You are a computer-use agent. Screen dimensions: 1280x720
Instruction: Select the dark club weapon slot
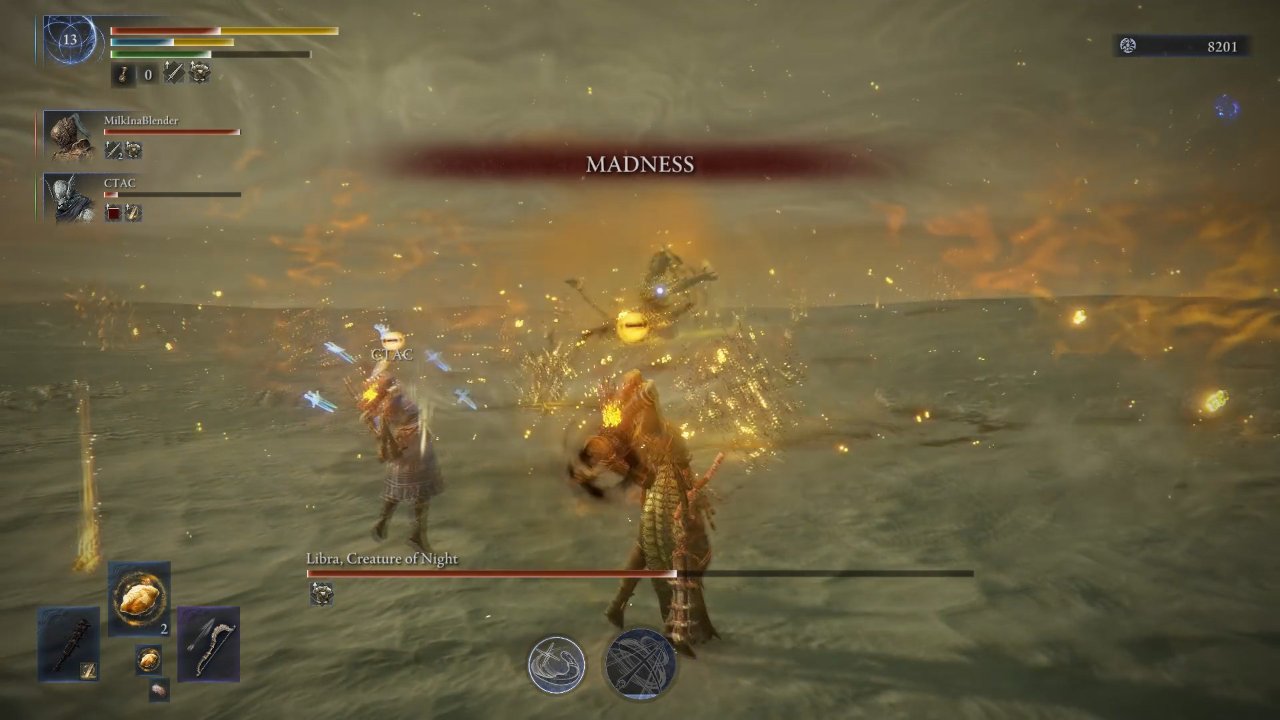69,644
